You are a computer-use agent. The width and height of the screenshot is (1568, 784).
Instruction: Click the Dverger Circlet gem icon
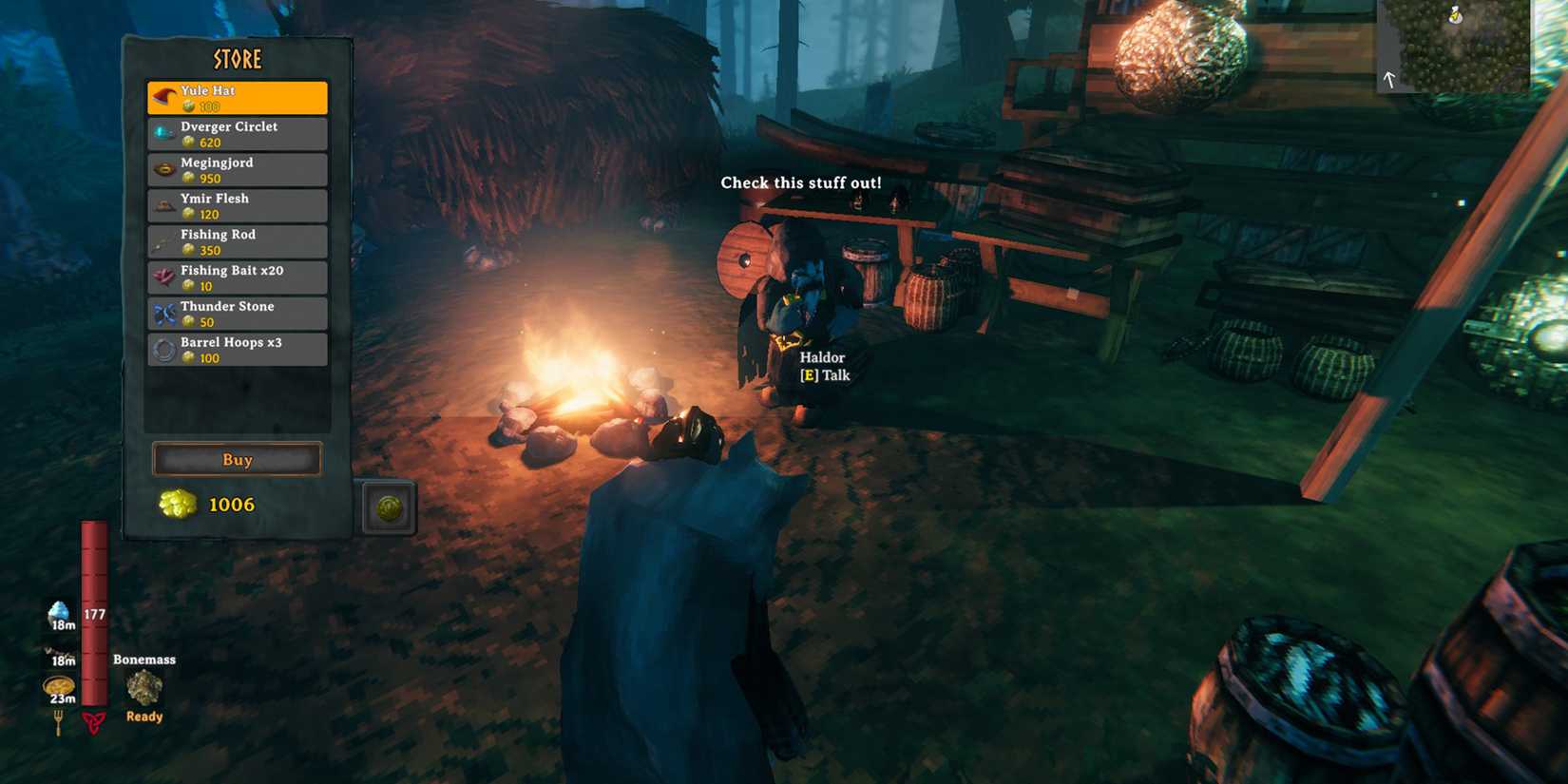[162, 129]
